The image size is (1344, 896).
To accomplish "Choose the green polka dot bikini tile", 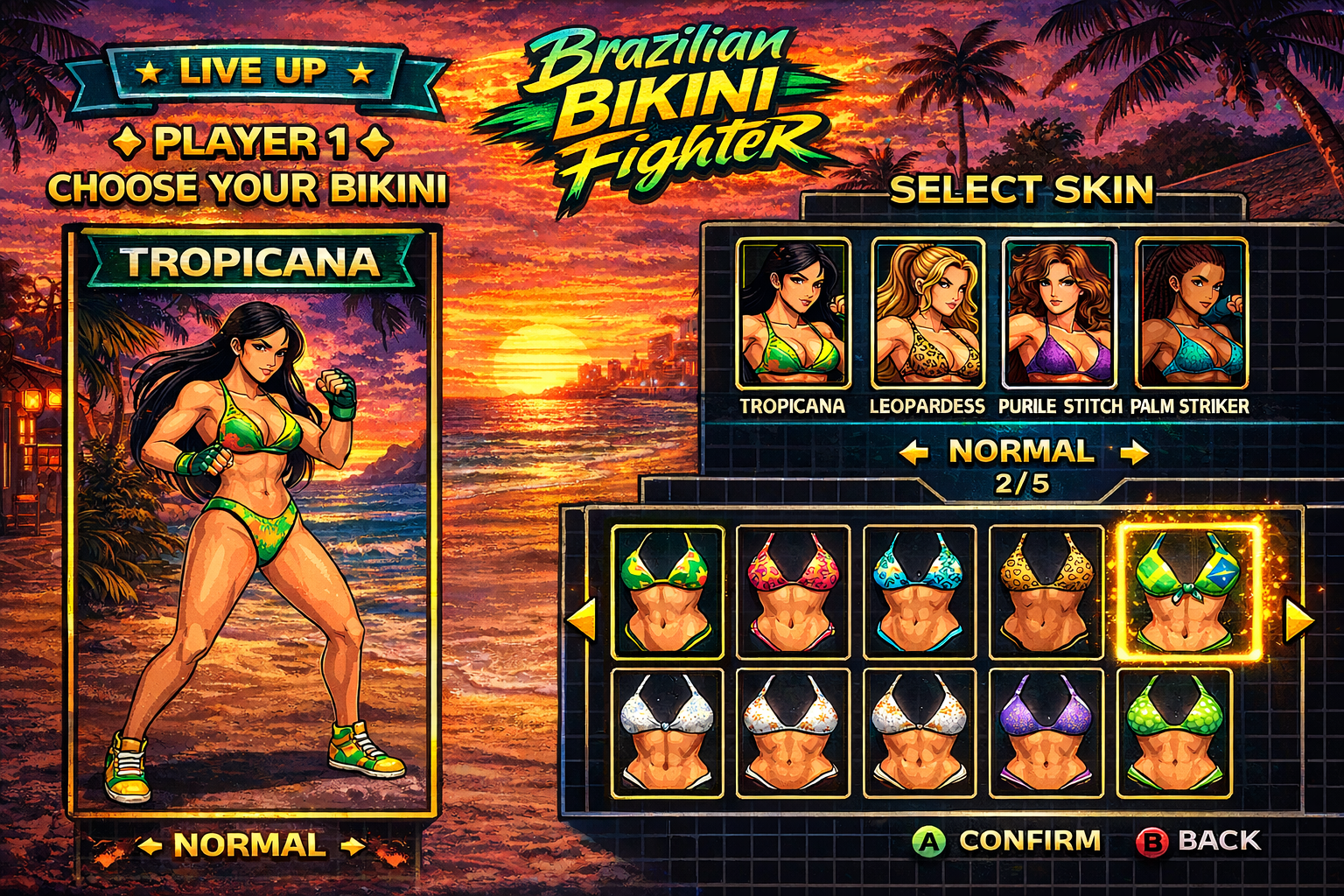I will (1173, 733).
